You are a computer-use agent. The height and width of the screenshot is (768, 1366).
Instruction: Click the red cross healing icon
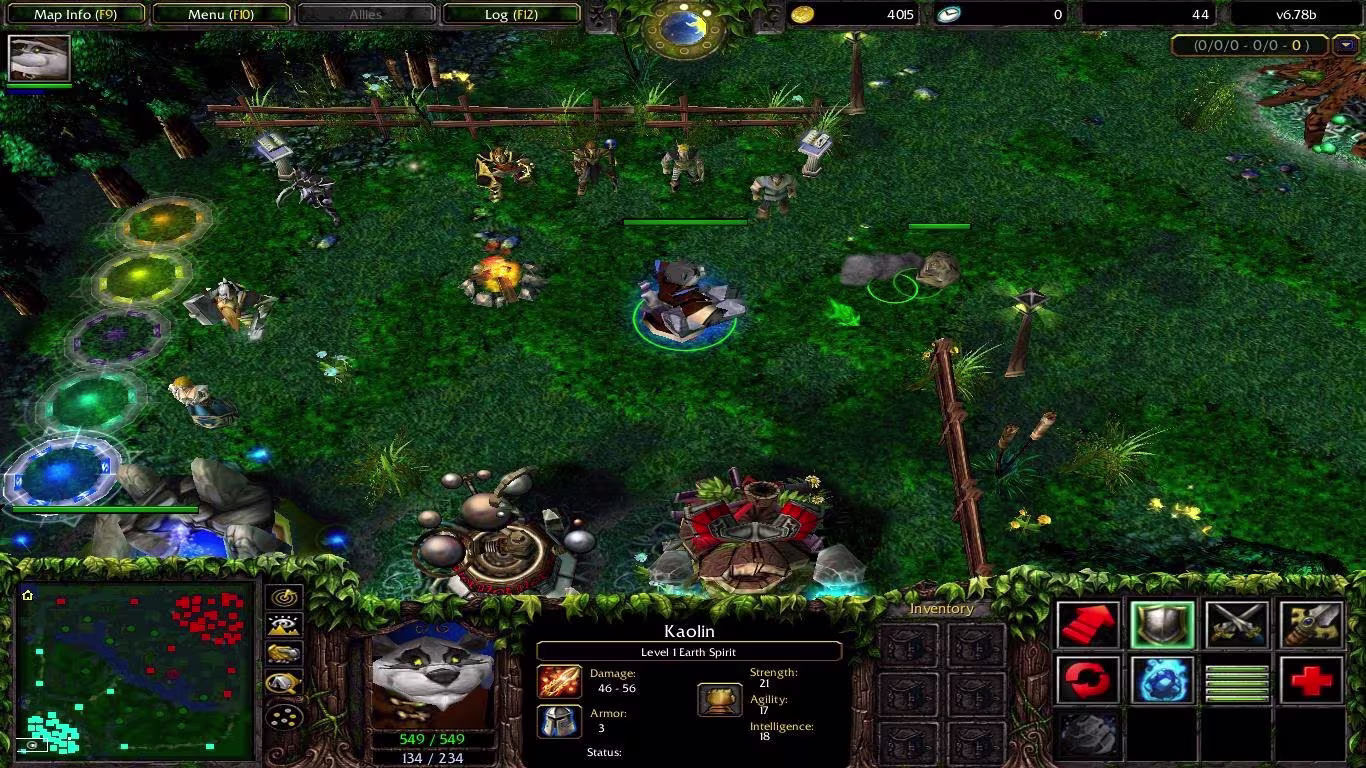(x=1310, y=680)
